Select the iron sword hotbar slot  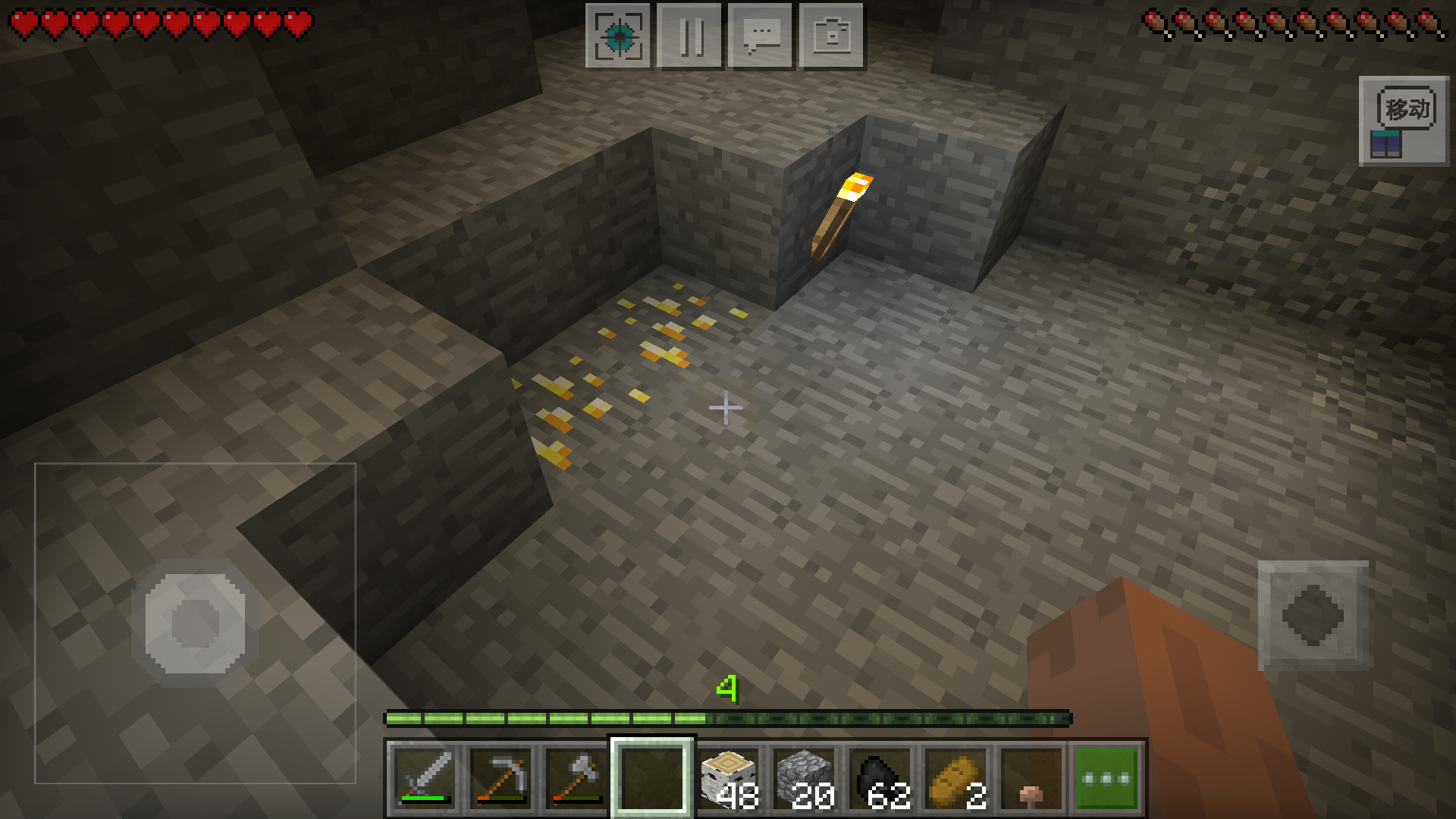[x=425, y=778]
